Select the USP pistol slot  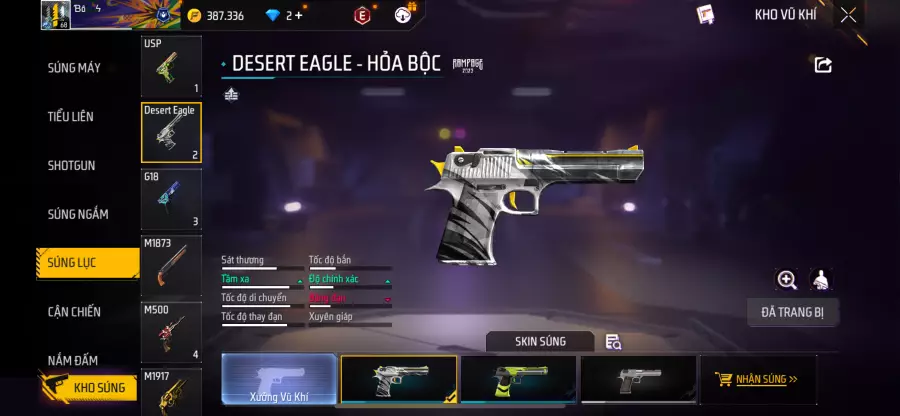pos(171,66)
